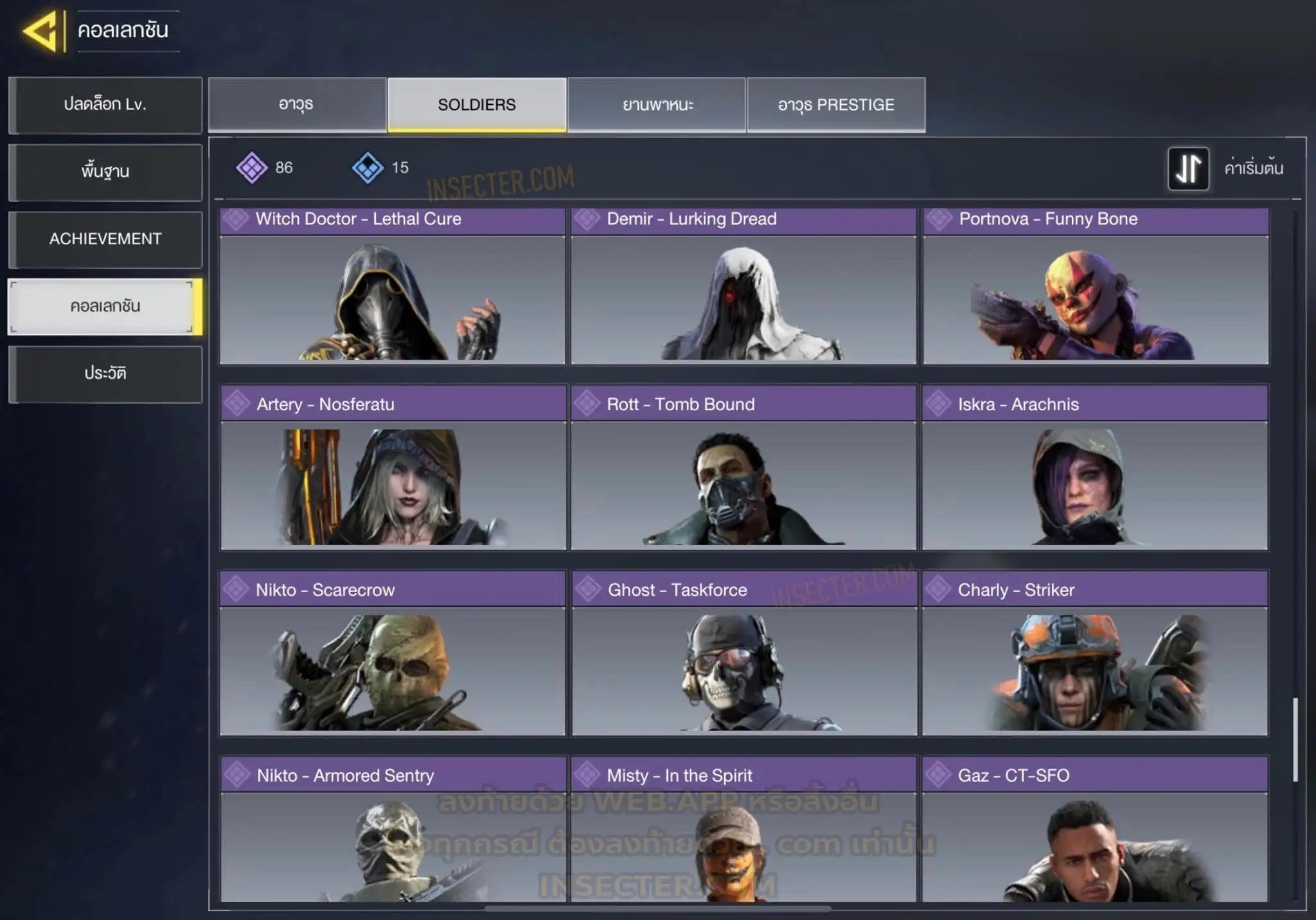
Task: Open the ประวัติ menu entry
Action: 105,374
